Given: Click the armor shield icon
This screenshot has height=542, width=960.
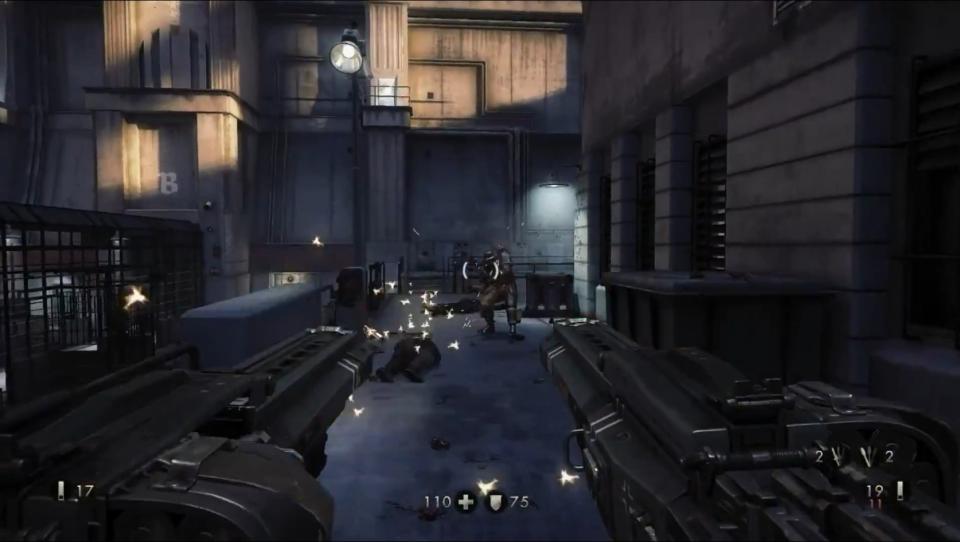Looking at the screenshot, I should (495, 502).
